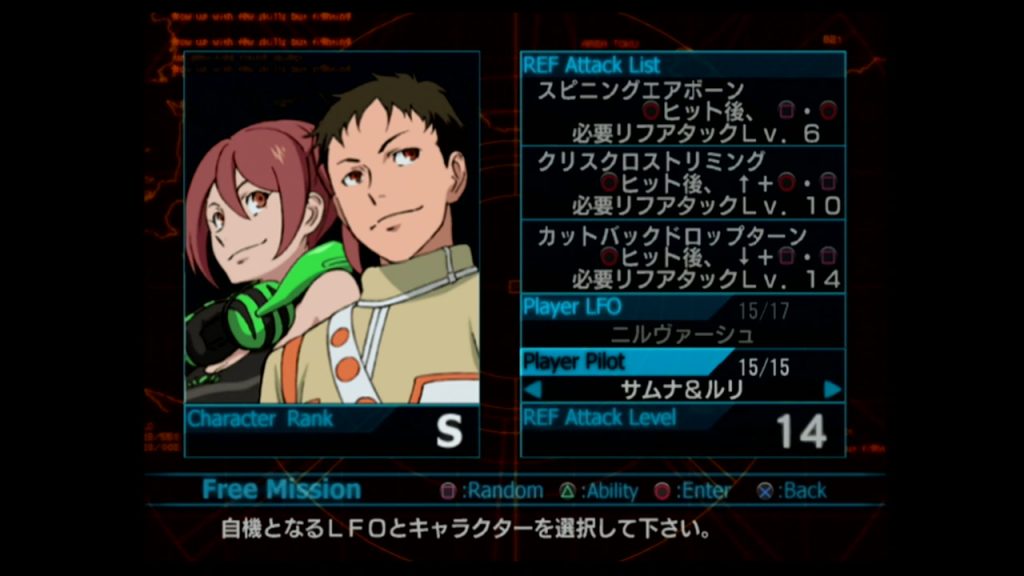Choose the クリスクロストリミング attack entry
The height and width of the screenshot is (576, 1024).
point(683,183)
